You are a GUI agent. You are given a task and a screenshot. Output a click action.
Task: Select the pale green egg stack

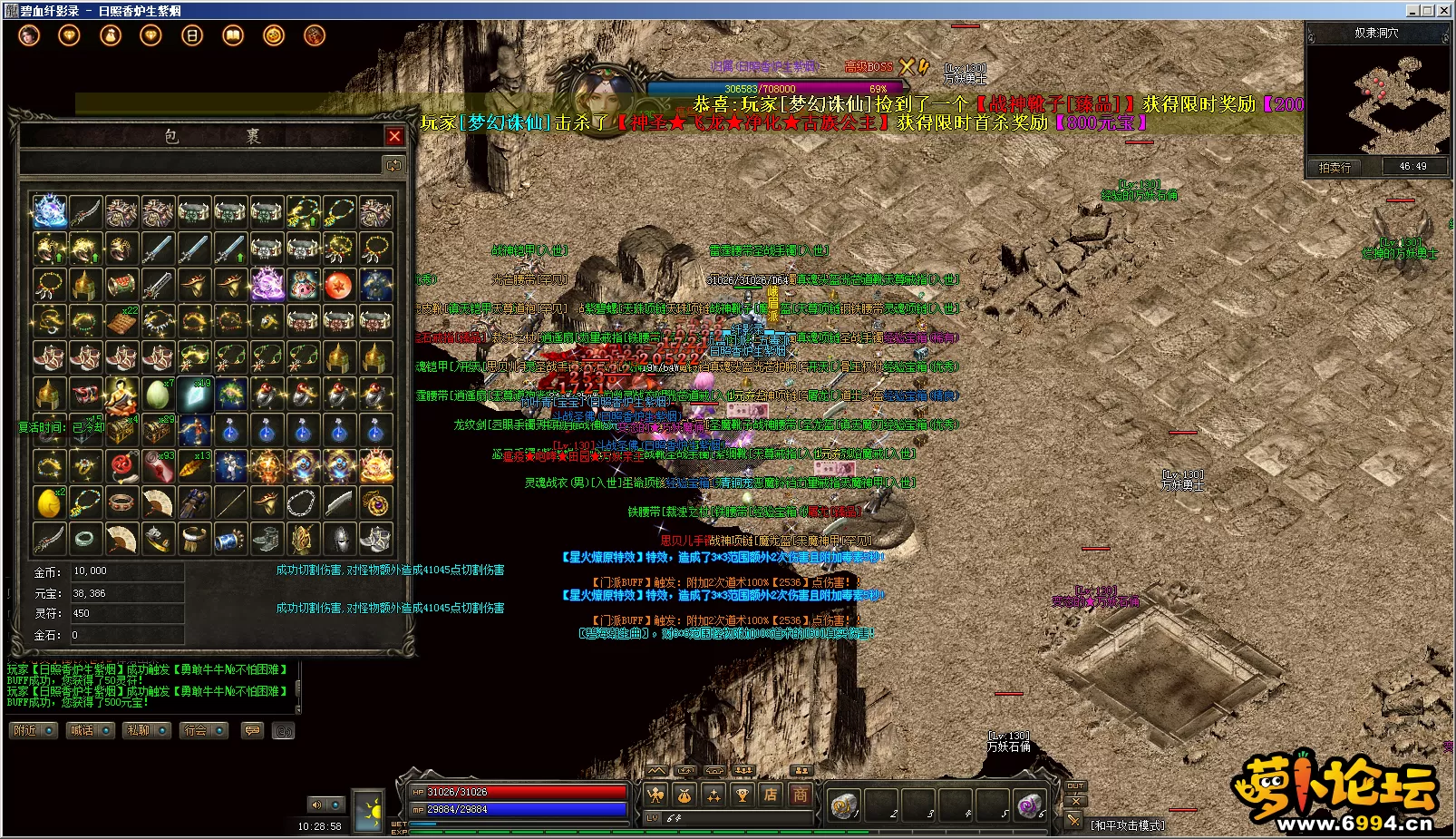click(x=157, y=394)
